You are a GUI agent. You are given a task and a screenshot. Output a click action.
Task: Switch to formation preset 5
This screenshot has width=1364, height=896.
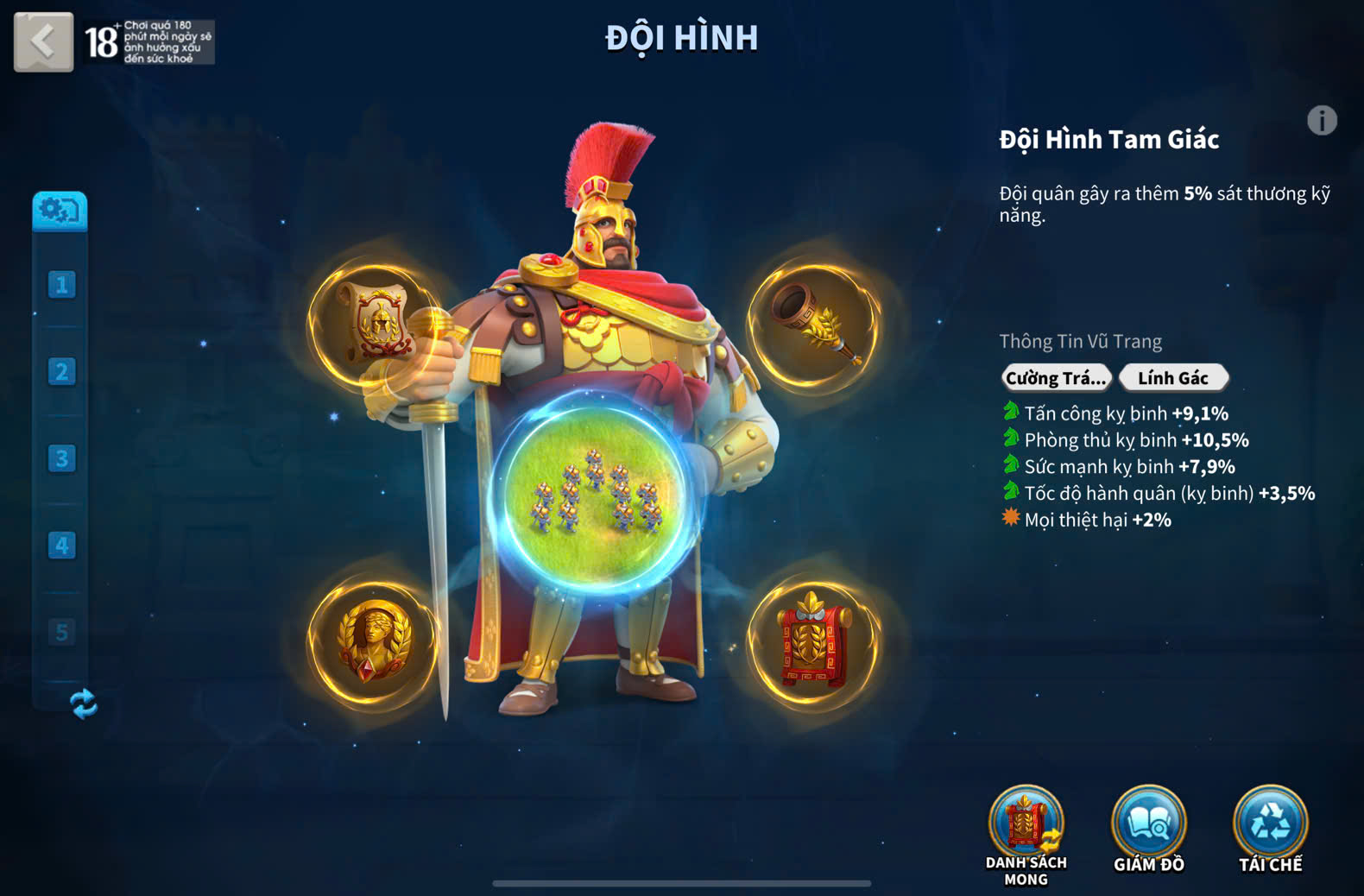[61, 632]
